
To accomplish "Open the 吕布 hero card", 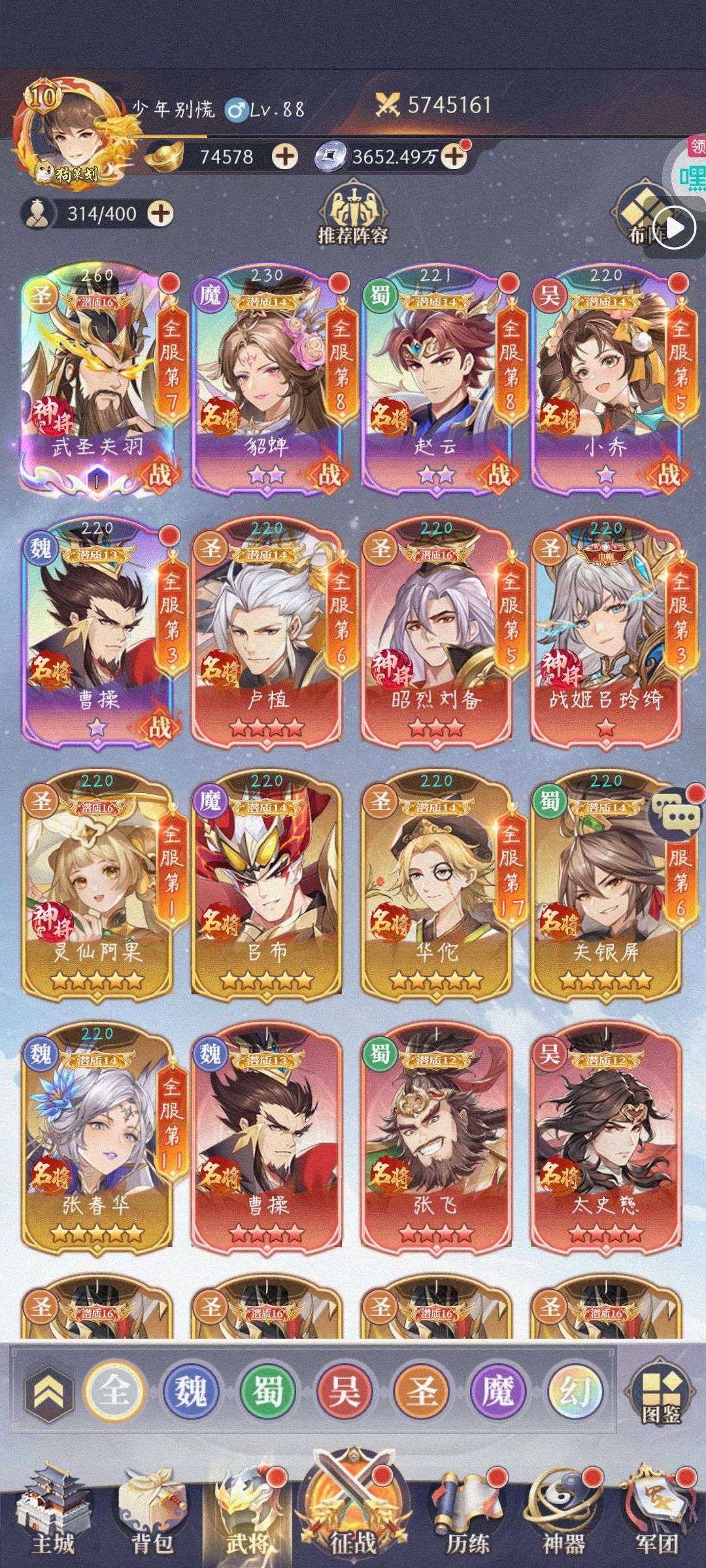I will coord(267,885).
